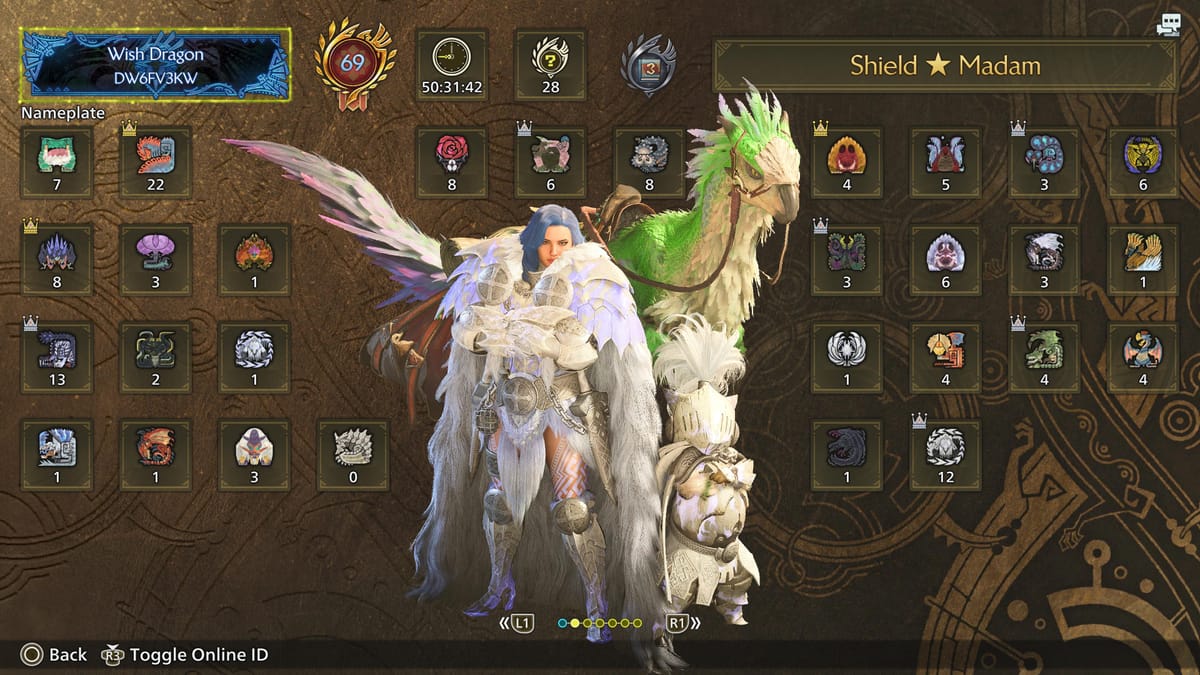Image resolution: width=1200 pixels, height=675 pixels.
Task: Choose the dark black serpent monster icon
Action: [846, 455]
